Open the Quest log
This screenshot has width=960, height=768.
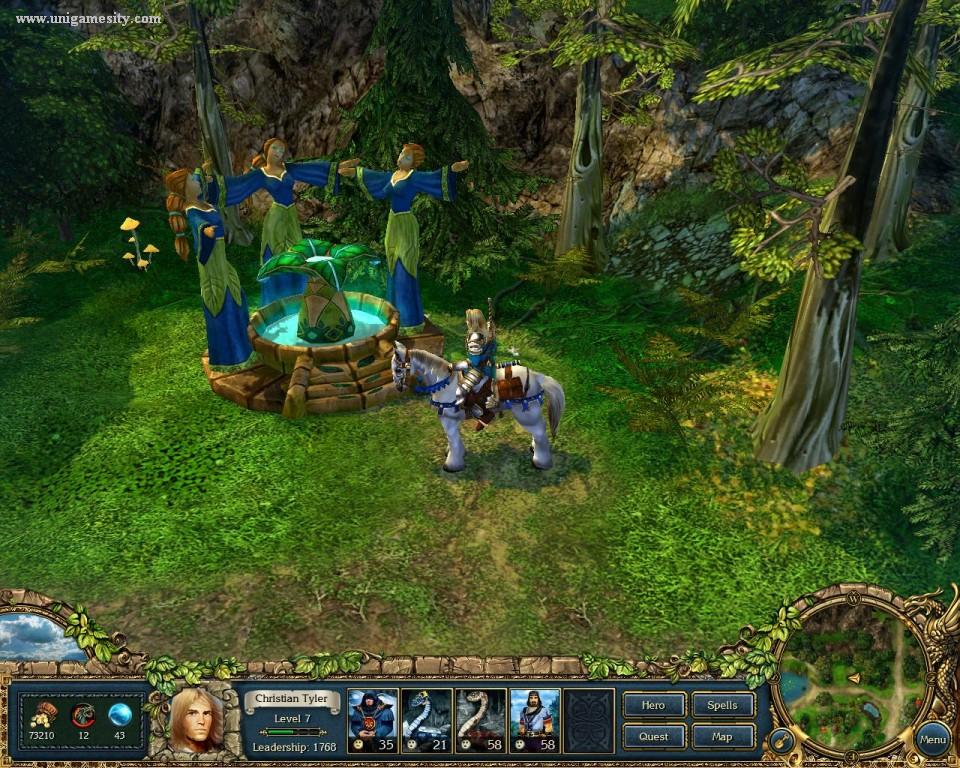pos(653,737)
